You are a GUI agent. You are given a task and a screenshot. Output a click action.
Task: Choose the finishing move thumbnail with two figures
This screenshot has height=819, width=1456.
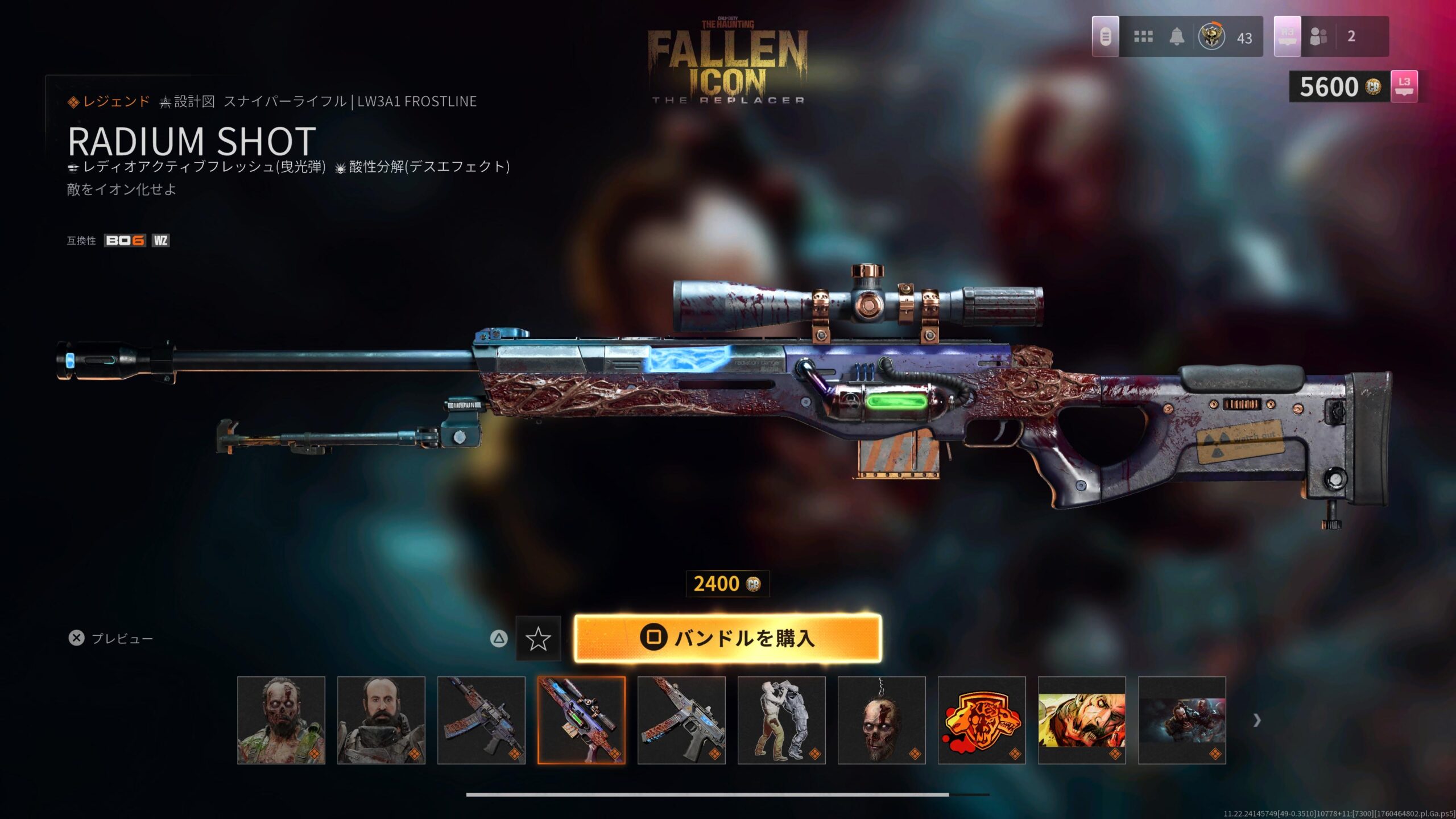pos(781,720)
